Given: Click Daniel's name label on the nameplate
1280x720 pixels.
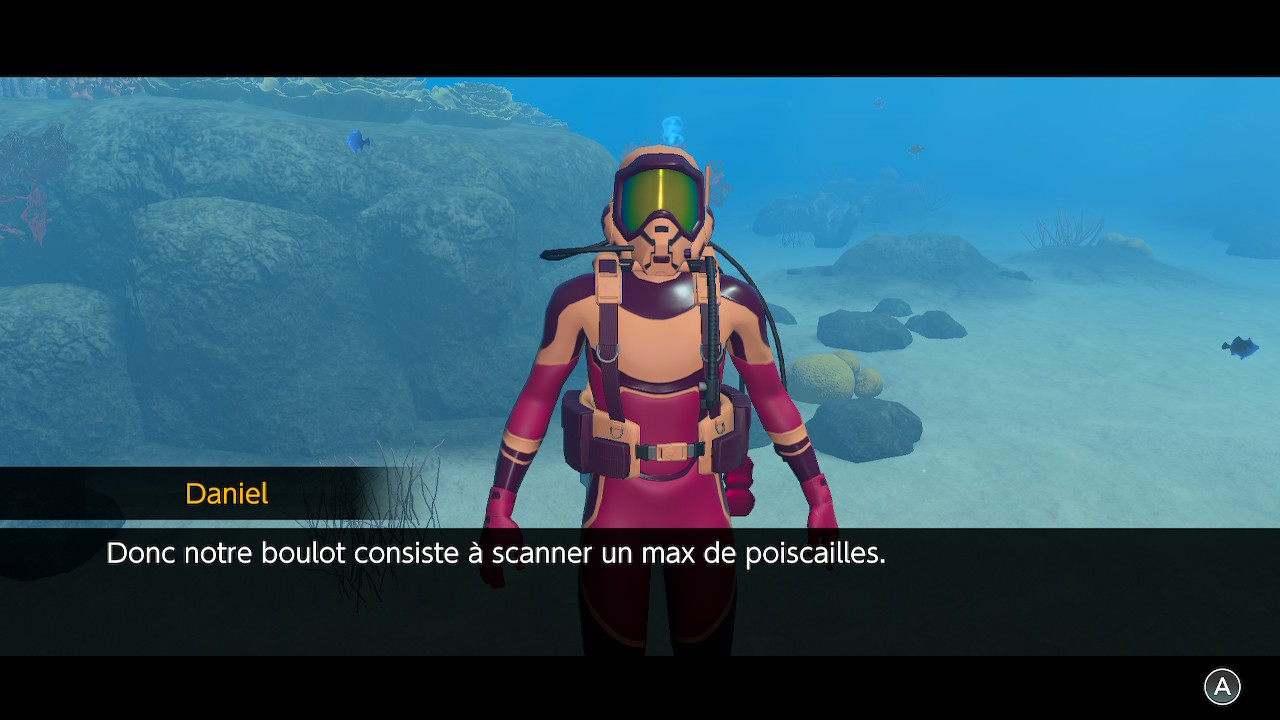Looking at the screenshot, I should pyautogui.click(x=226, y=492).
